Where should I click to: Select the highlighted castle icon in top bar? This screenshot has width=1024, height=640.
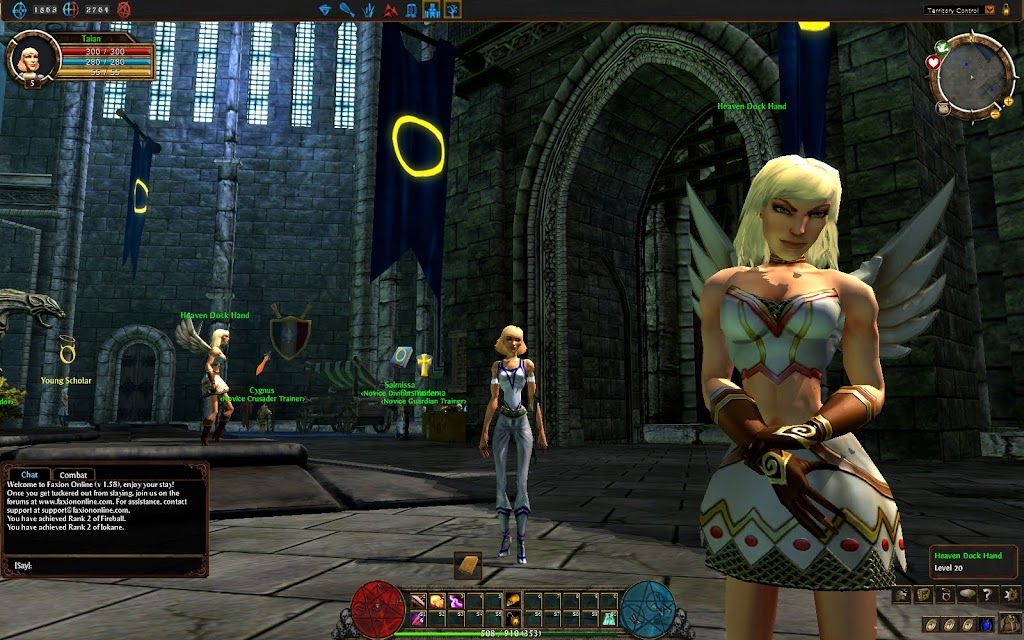432,10
